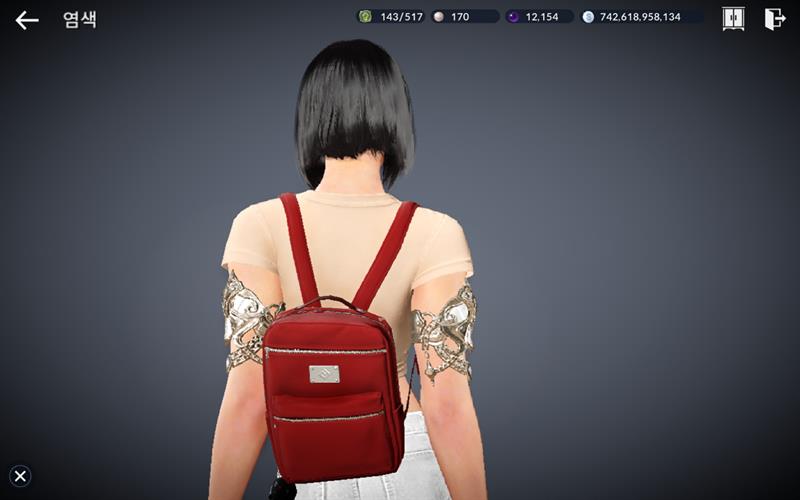800x500 pixels.
Task: Close the panel with the X button
Action: (x=20, y=476)
